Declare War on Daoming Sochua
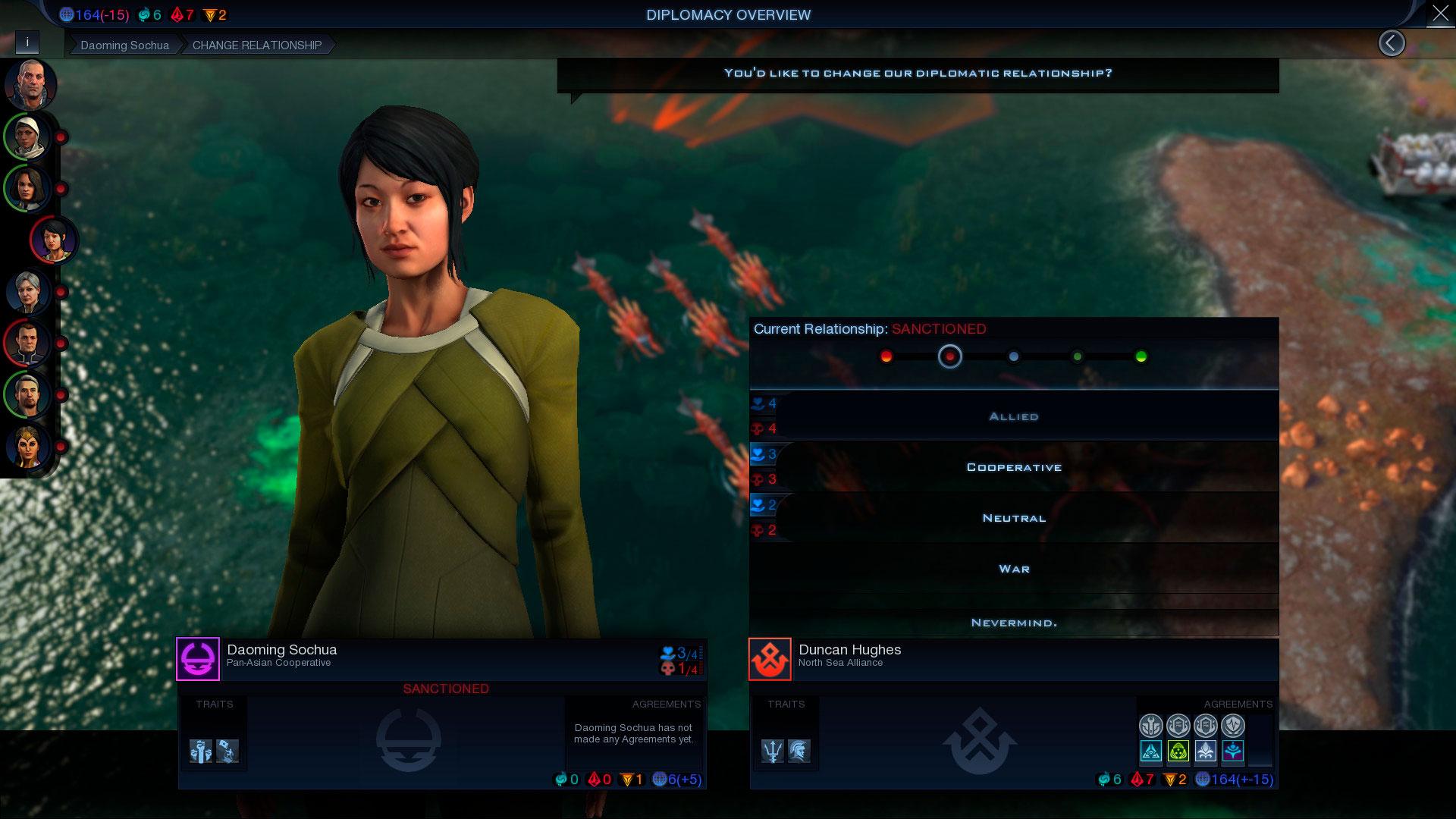 click(1013, 569)
